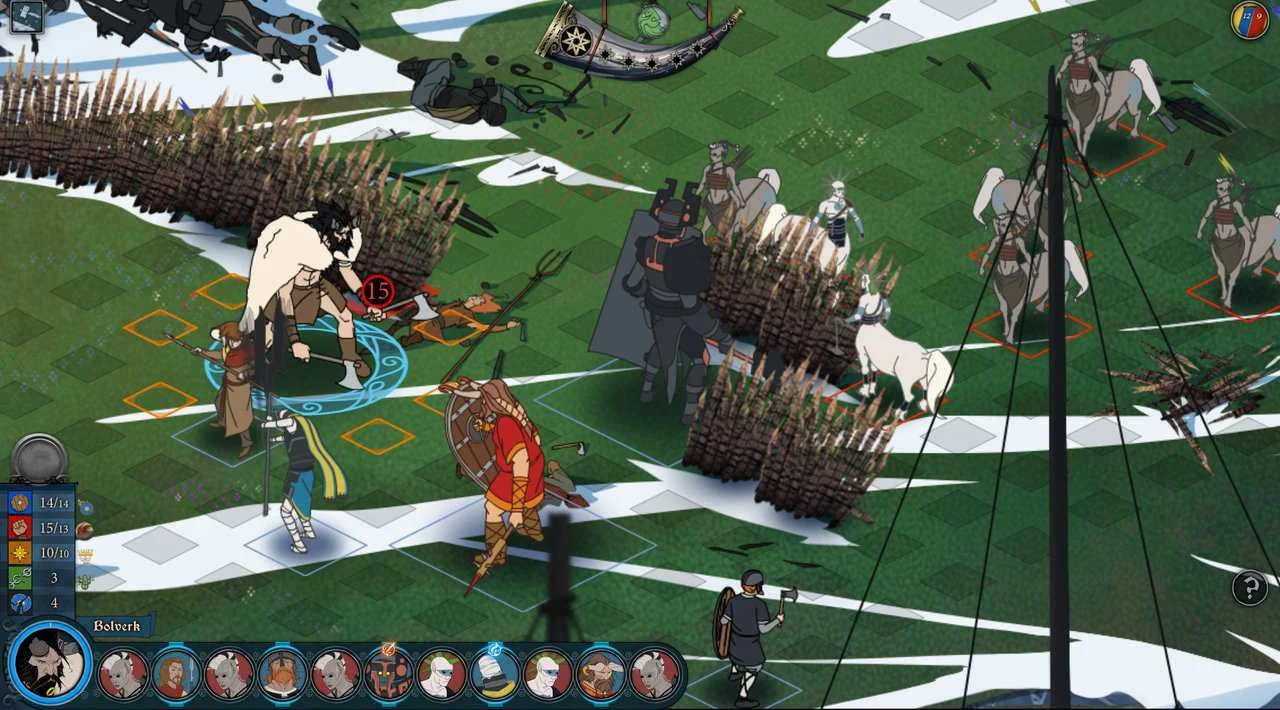Select the black dredge portrait in queue
Screen dimensions: 1280x710
point(388,674)
